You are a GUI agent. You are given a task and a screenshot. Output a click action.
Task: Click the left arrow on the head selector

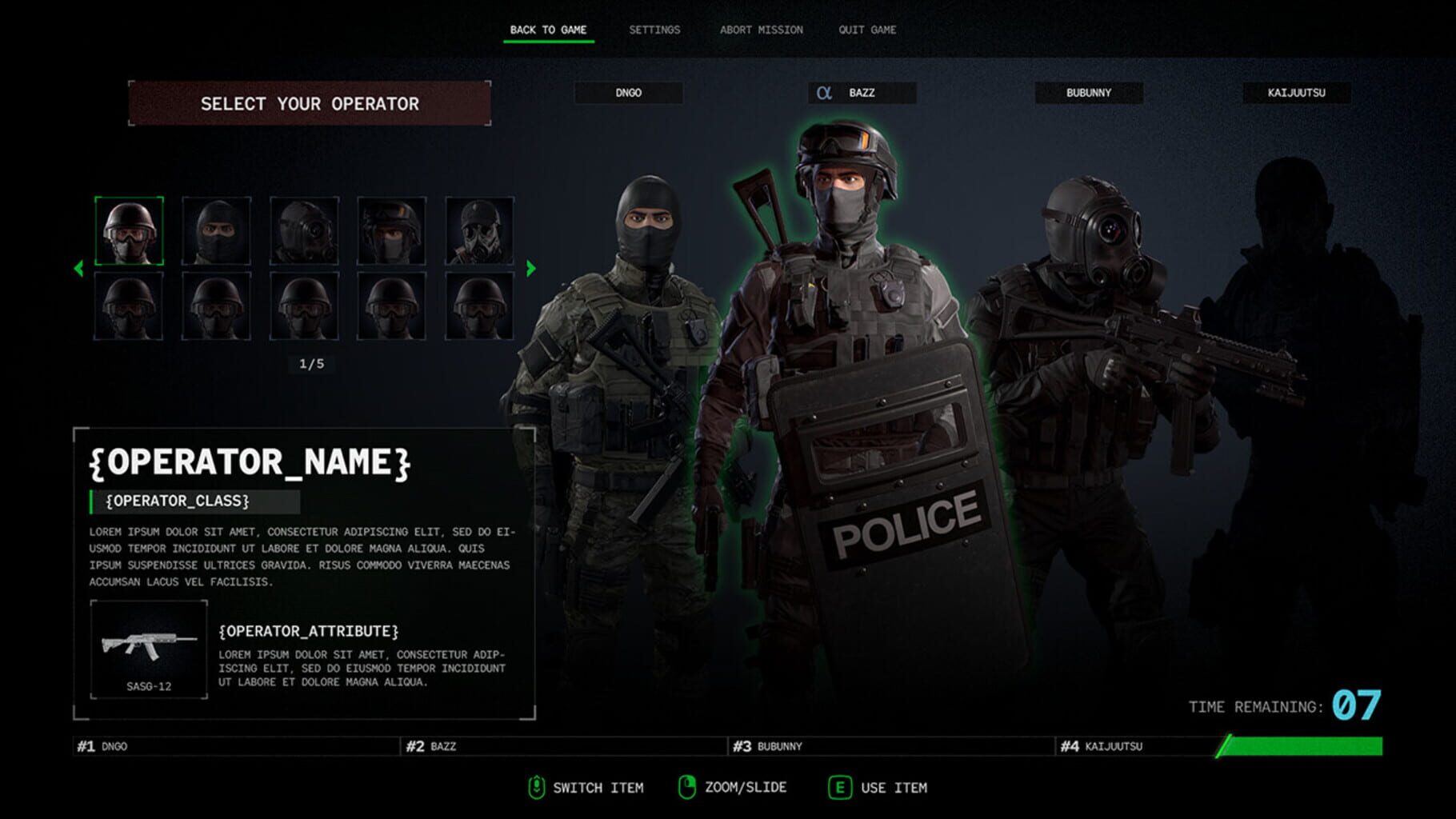click(x=78, y=269)
